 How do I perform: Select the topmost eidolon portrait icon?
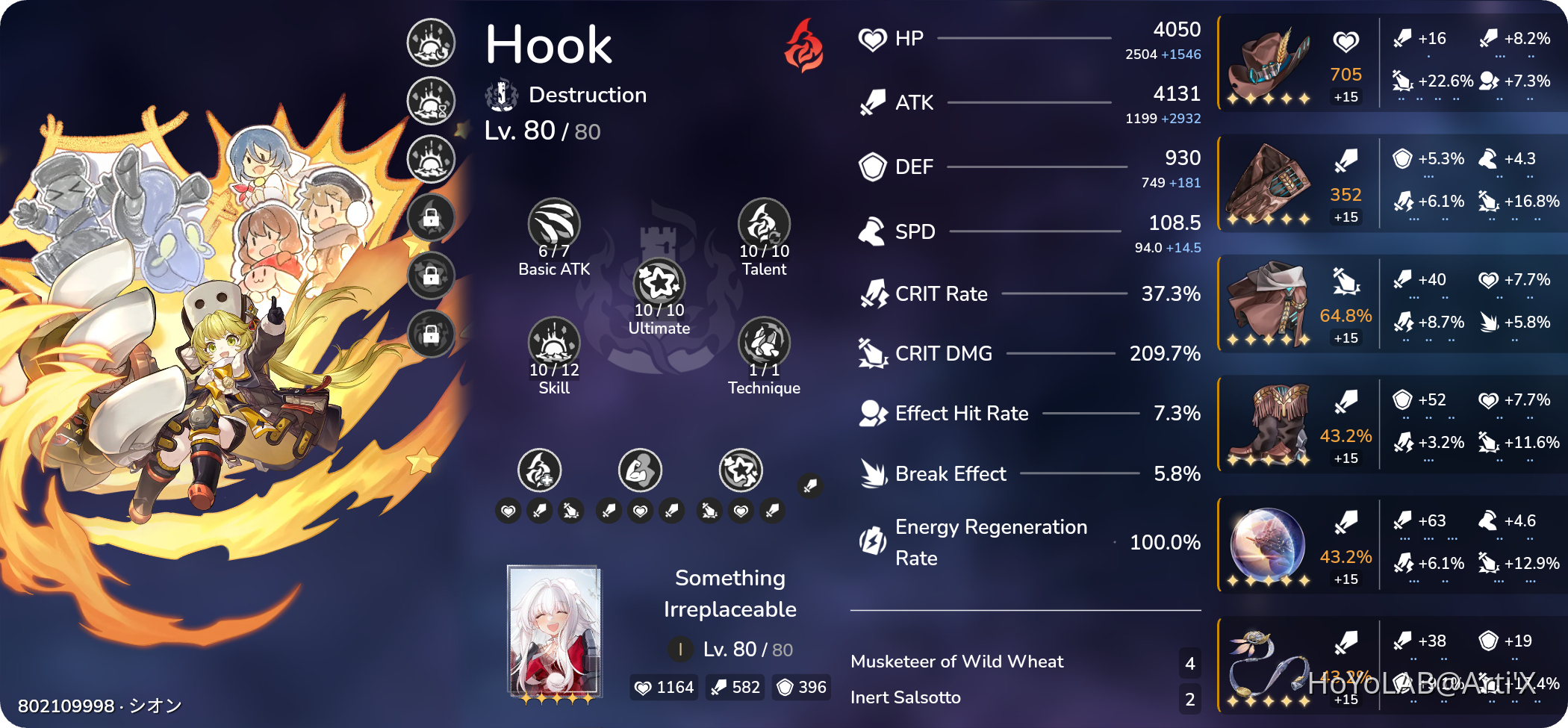pos(430,43)
